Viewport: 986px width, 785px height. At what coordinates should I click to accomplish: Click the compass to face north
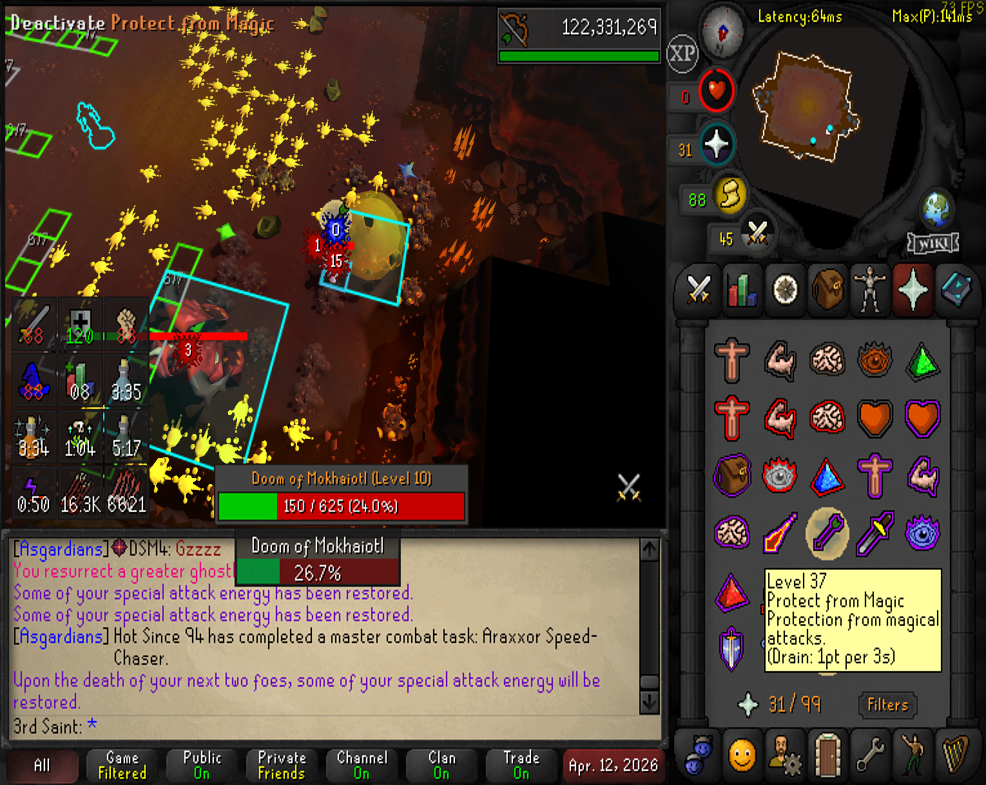point(721,30)
